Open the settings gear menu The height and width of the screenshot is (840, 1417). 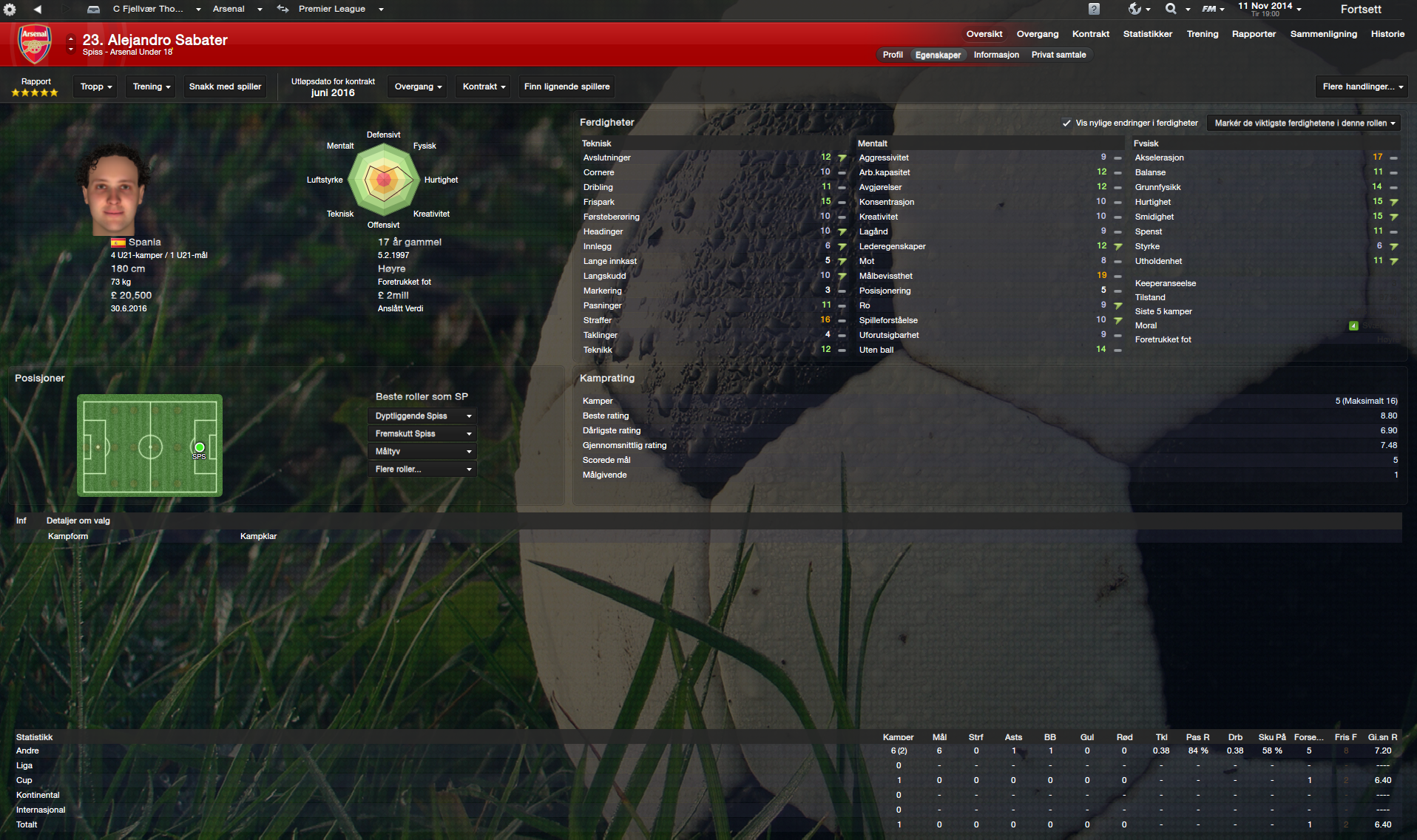[x=10, y=10]
